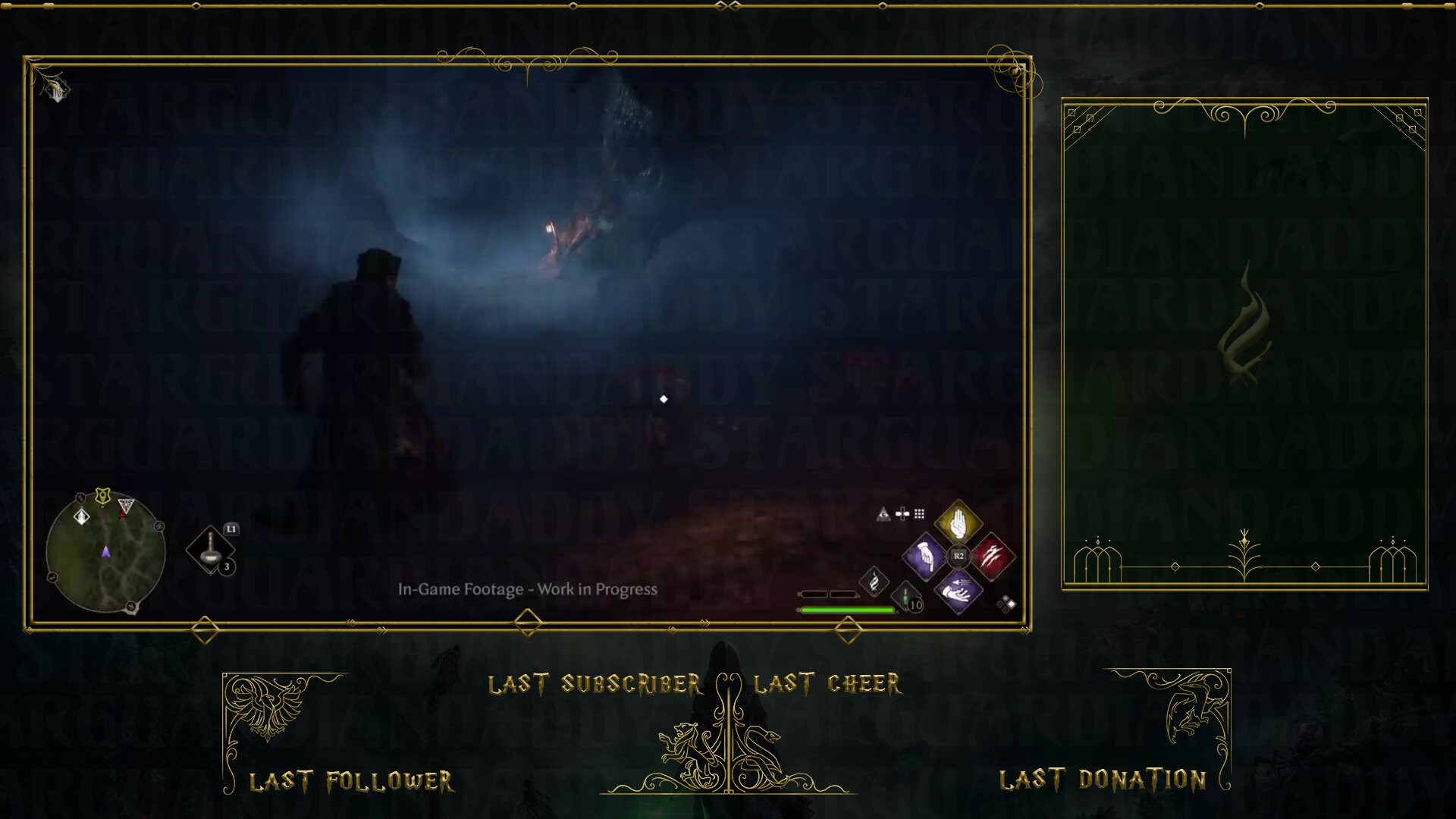
Task: Click the Wiggenweld potion slot showing count 3
Action: (210, 548)
